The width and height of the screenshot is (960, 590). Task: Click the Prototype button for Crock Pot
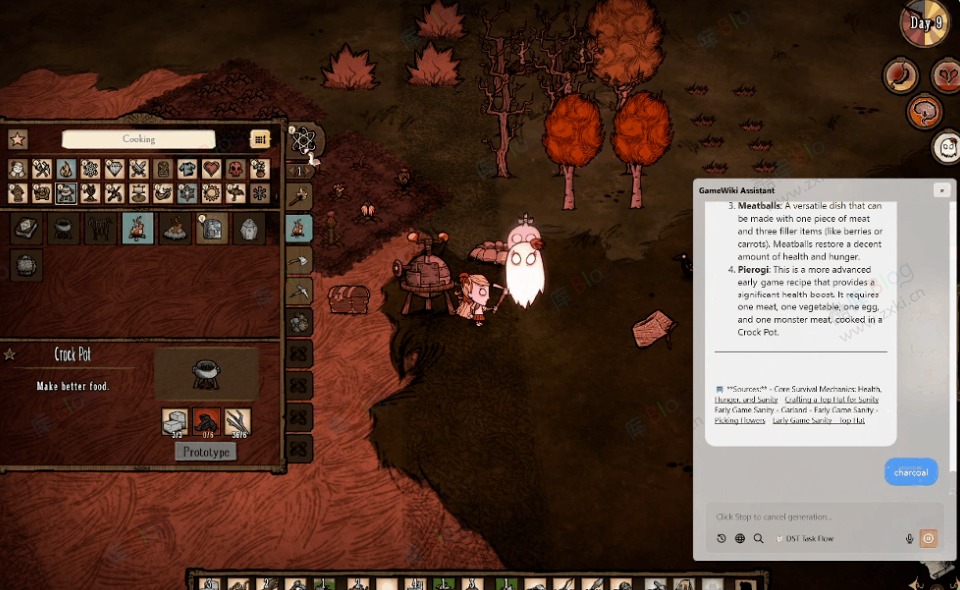click(206, 452)
